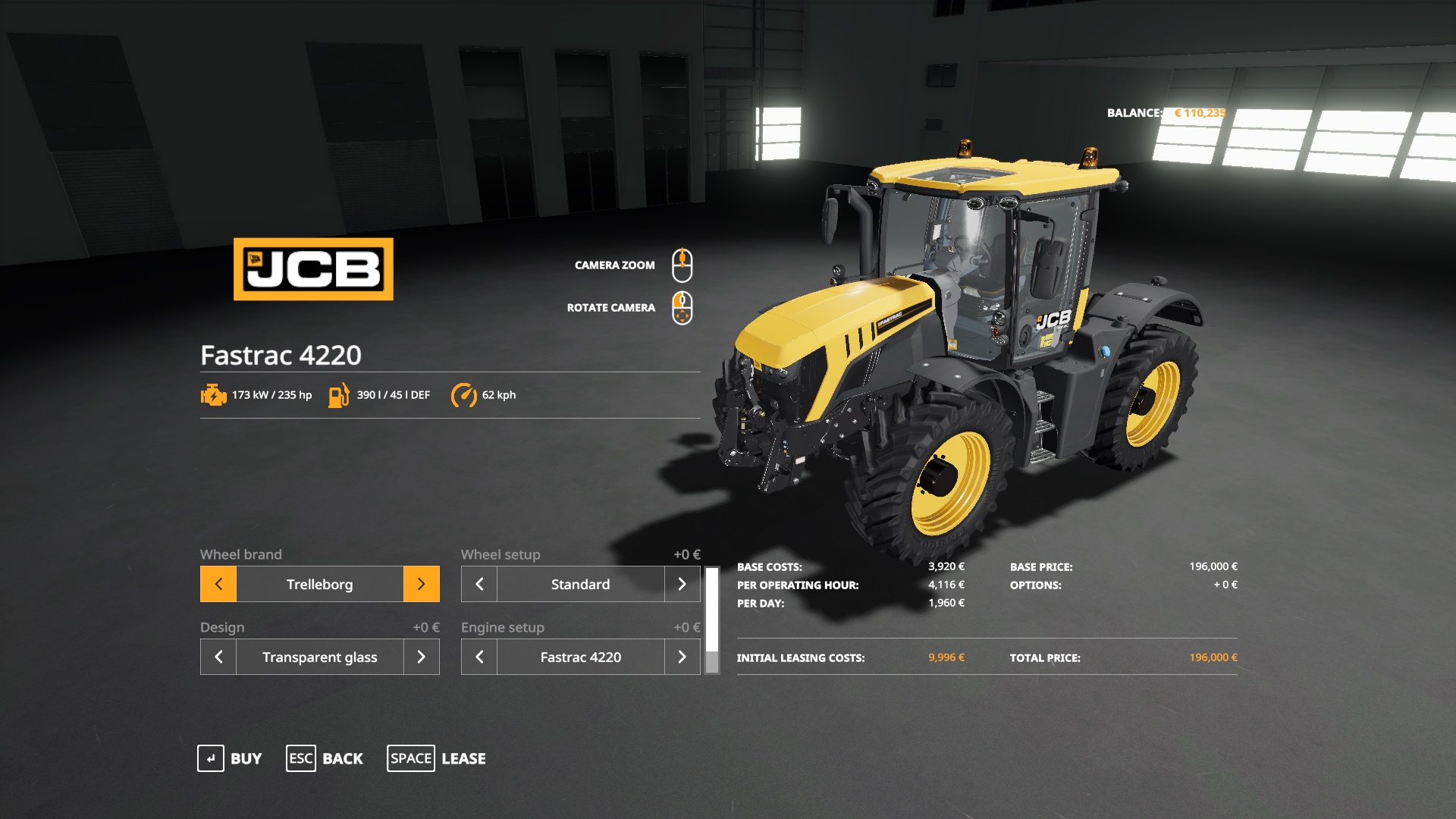This screenshot has height=819, width=1456.
Task: Select previous Engine setup option
Action: click(x=478, y=657)
